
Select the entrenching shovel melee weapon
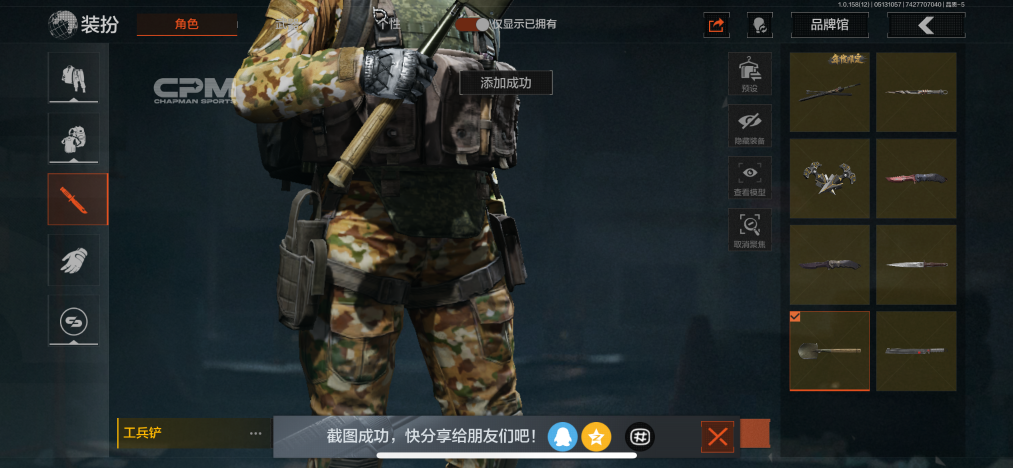coord(829,351)
